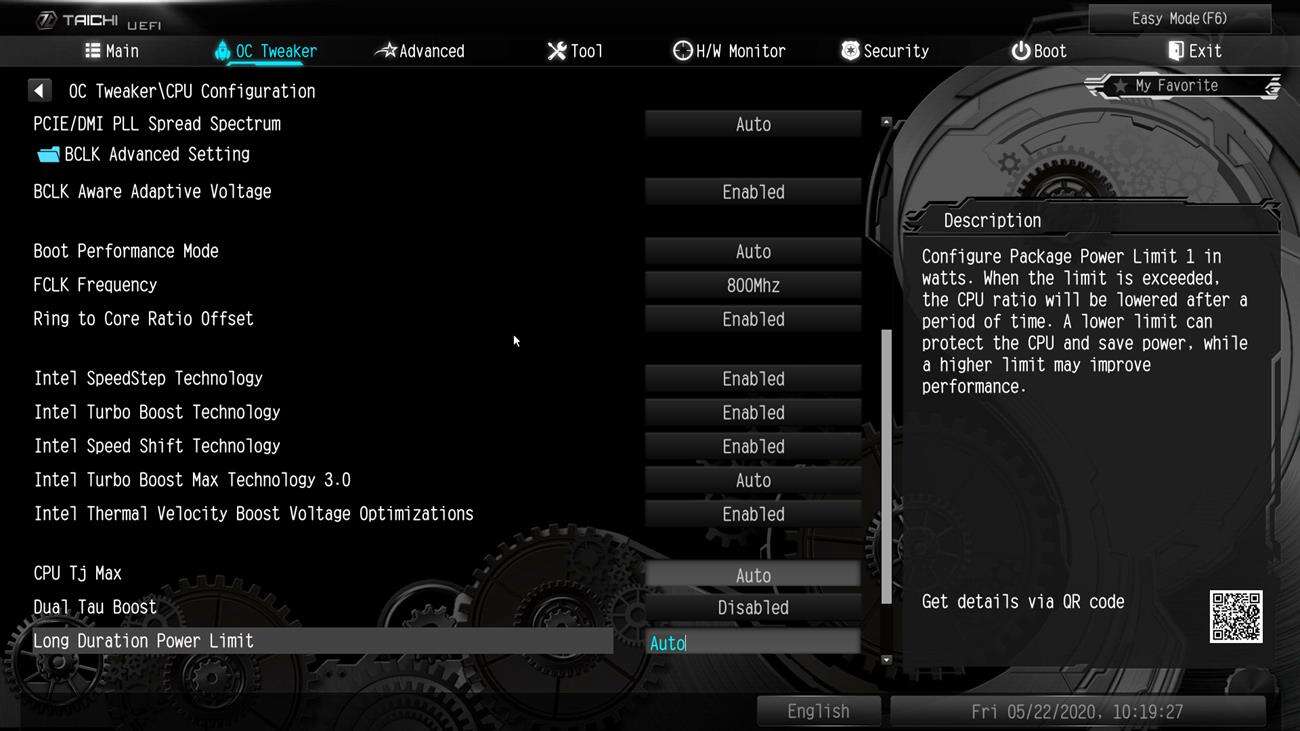Switch to the Boot tab
The width and height of the screenshot is (1300, 731).
[1039, 51]
